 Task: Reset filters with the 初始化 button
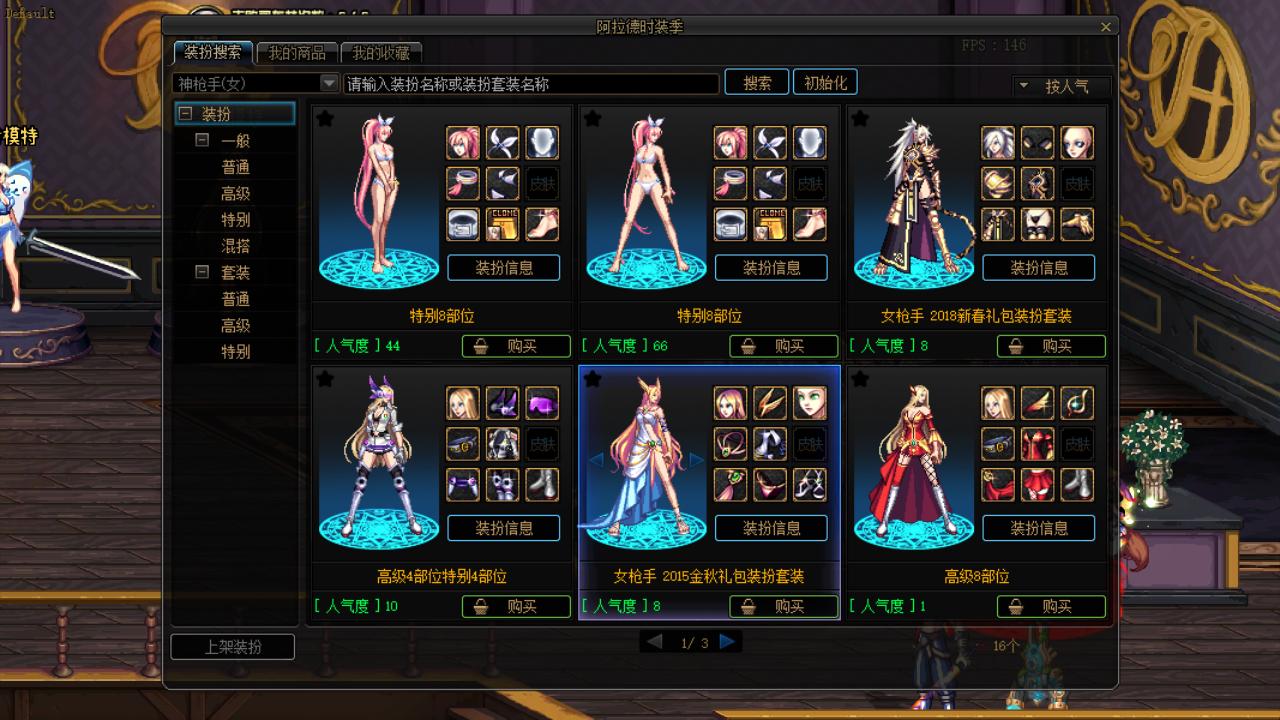click(x=825, y=83)
